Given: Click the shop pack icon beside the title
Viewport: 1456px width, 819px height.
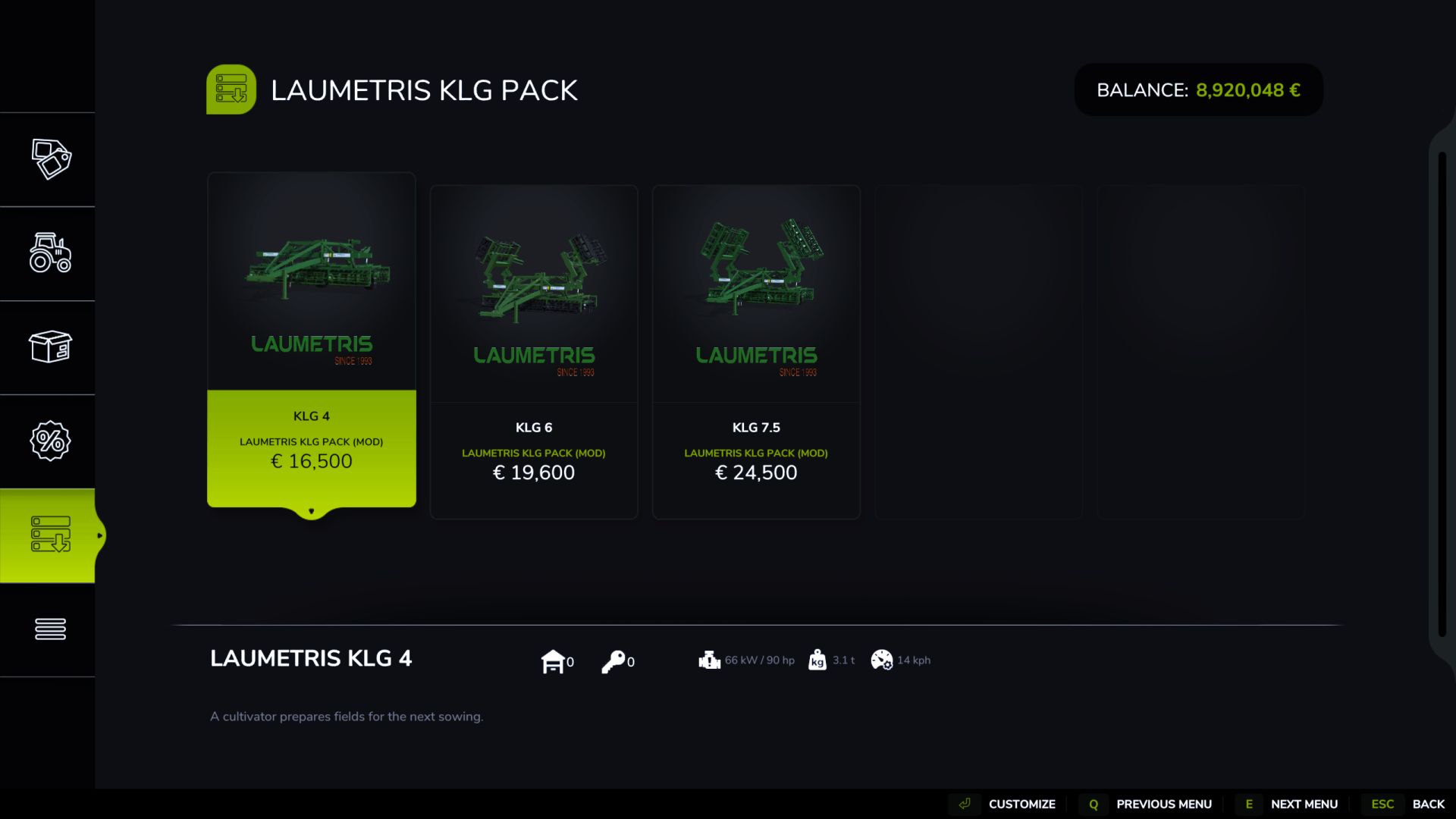Looking at the screenshot, I should [232, 89].
